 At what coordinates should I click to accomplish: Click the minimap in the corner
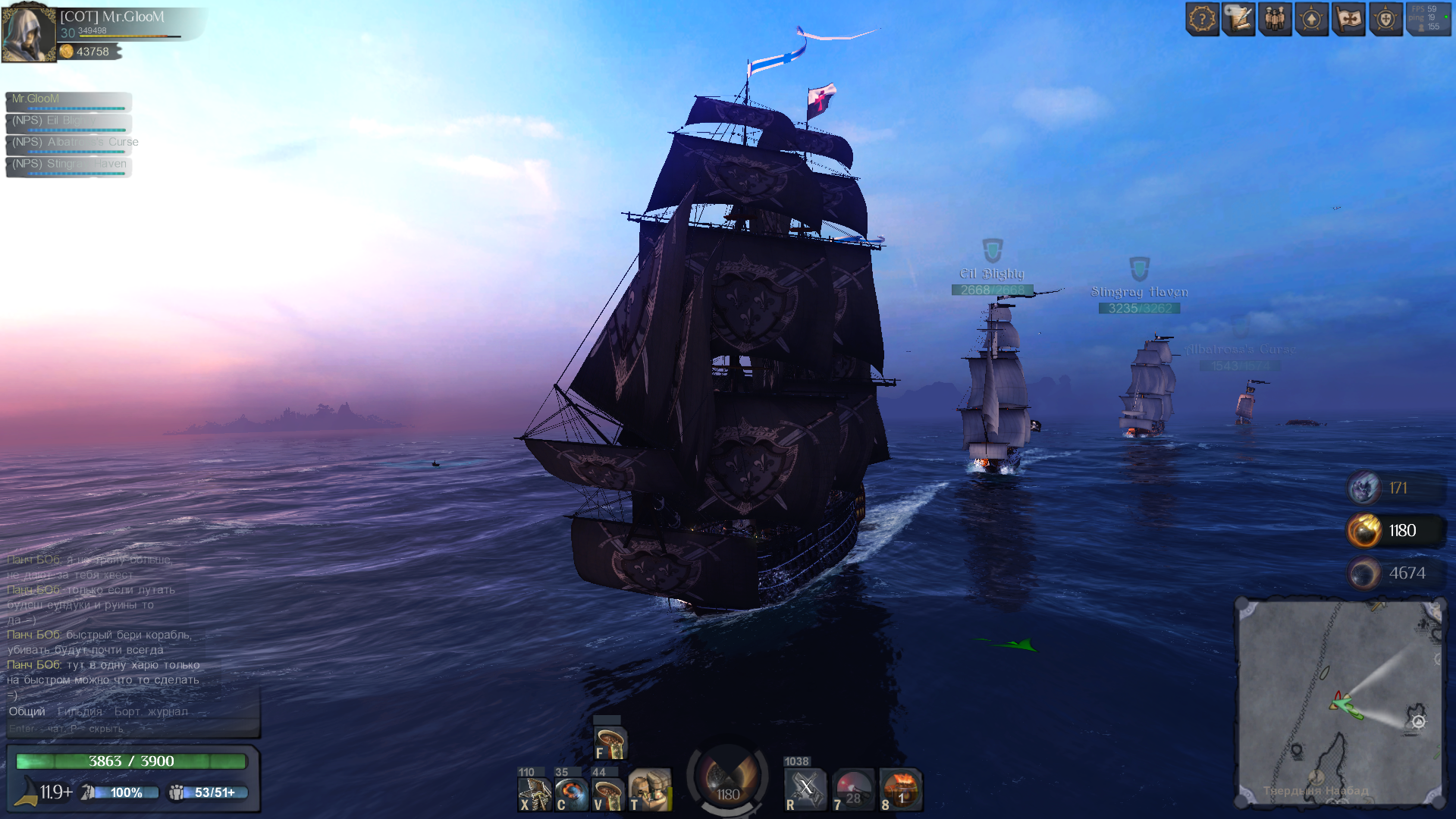1340,702
